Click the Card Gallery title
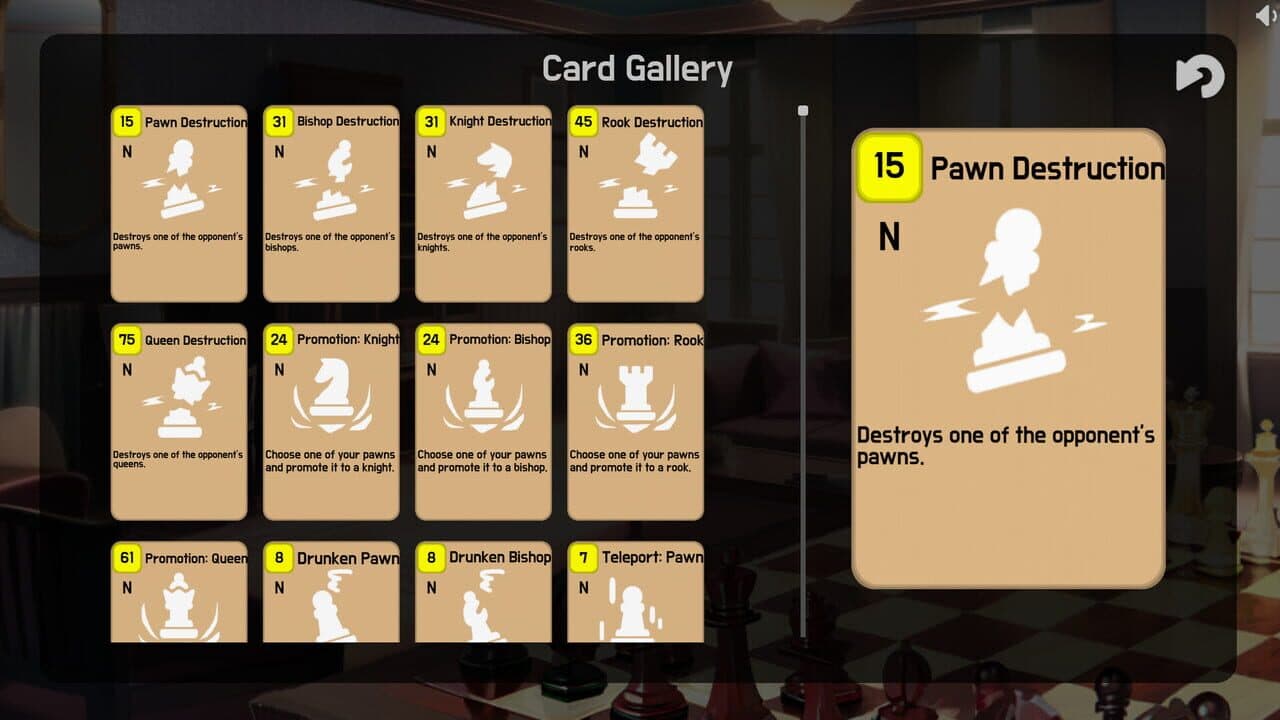 tap(637, 69)
